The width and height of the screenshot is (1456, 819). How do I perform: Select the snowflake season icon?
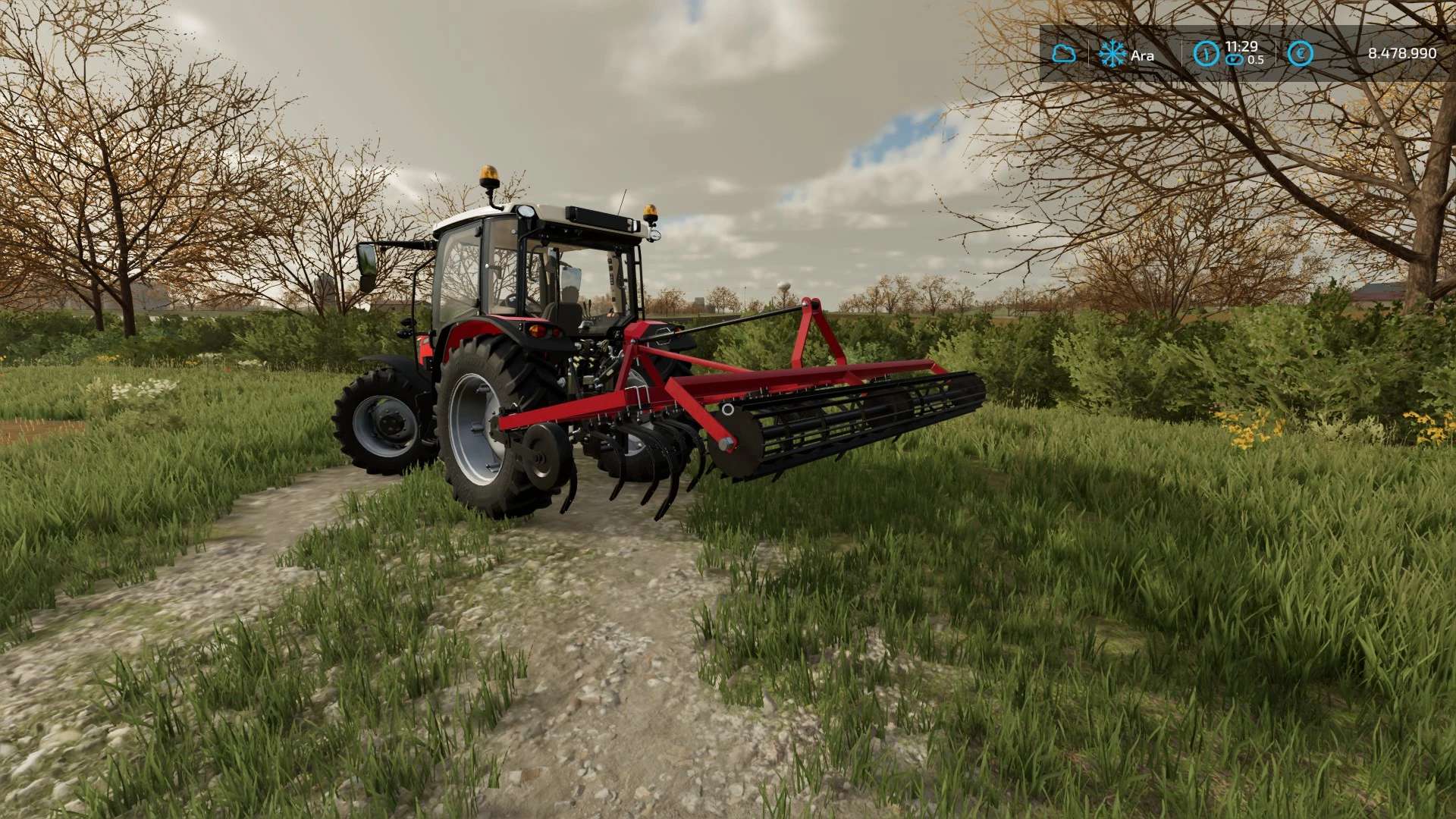coord(1112,54)
